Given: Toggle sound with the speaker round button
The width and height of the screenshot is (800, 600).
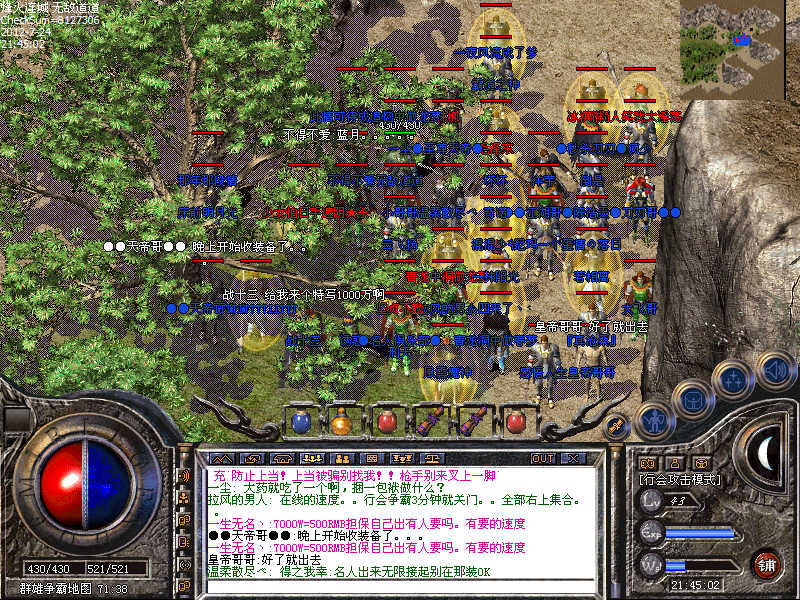Looking at the screenshot, I should [775, 370].
